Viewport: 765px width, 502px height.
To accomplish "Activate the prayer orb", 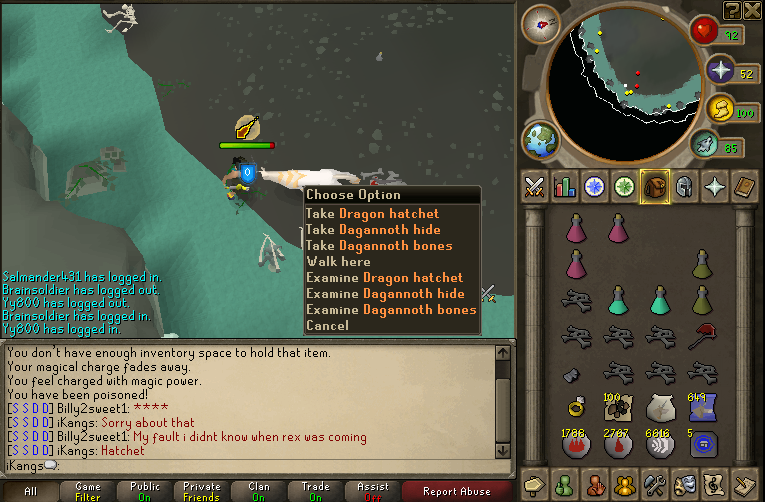I will coord(722,70).
